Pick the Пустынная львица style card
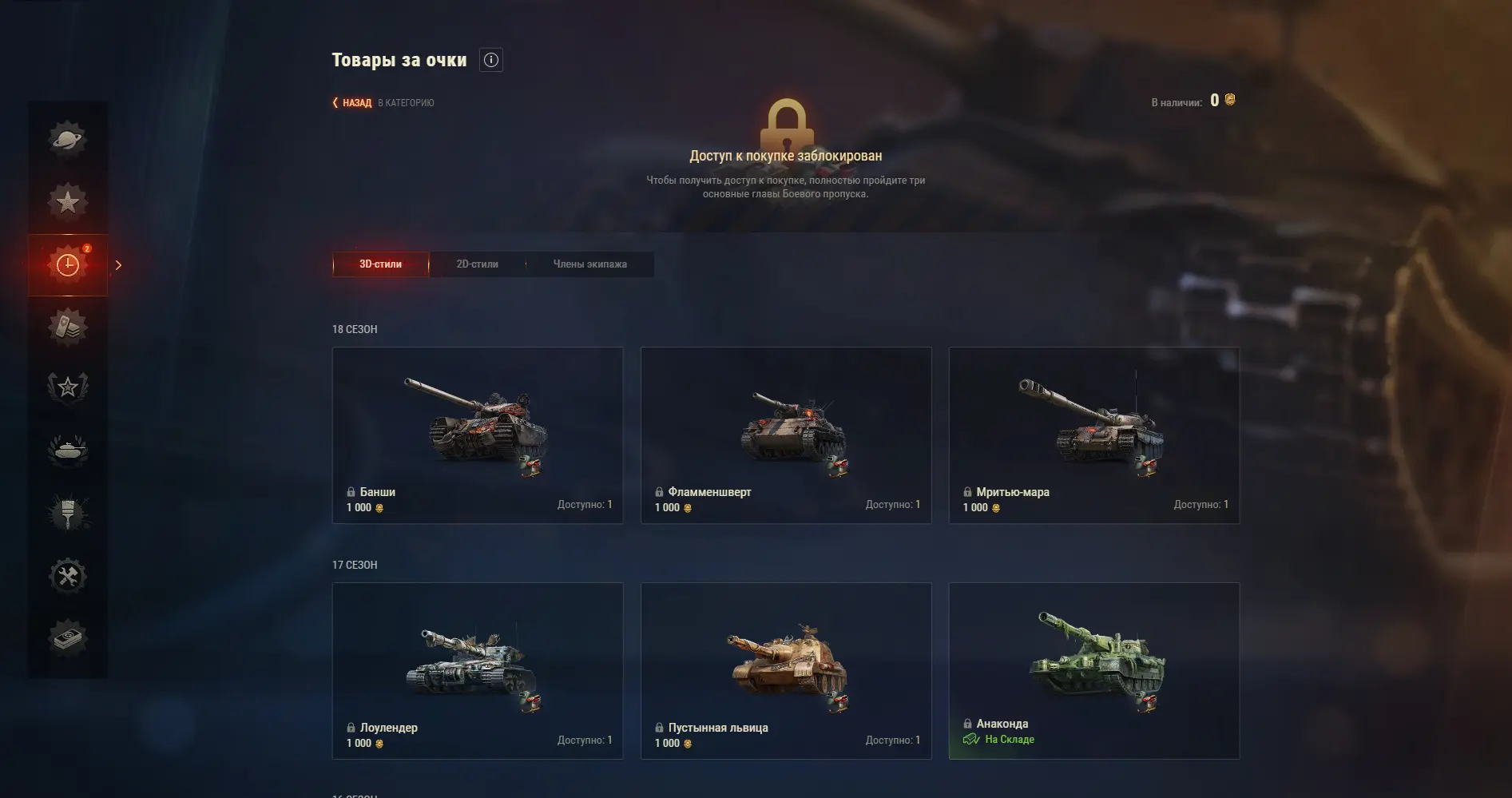Image resolution: width=1512 pixels, height=798 pixels. click(786, 670)
